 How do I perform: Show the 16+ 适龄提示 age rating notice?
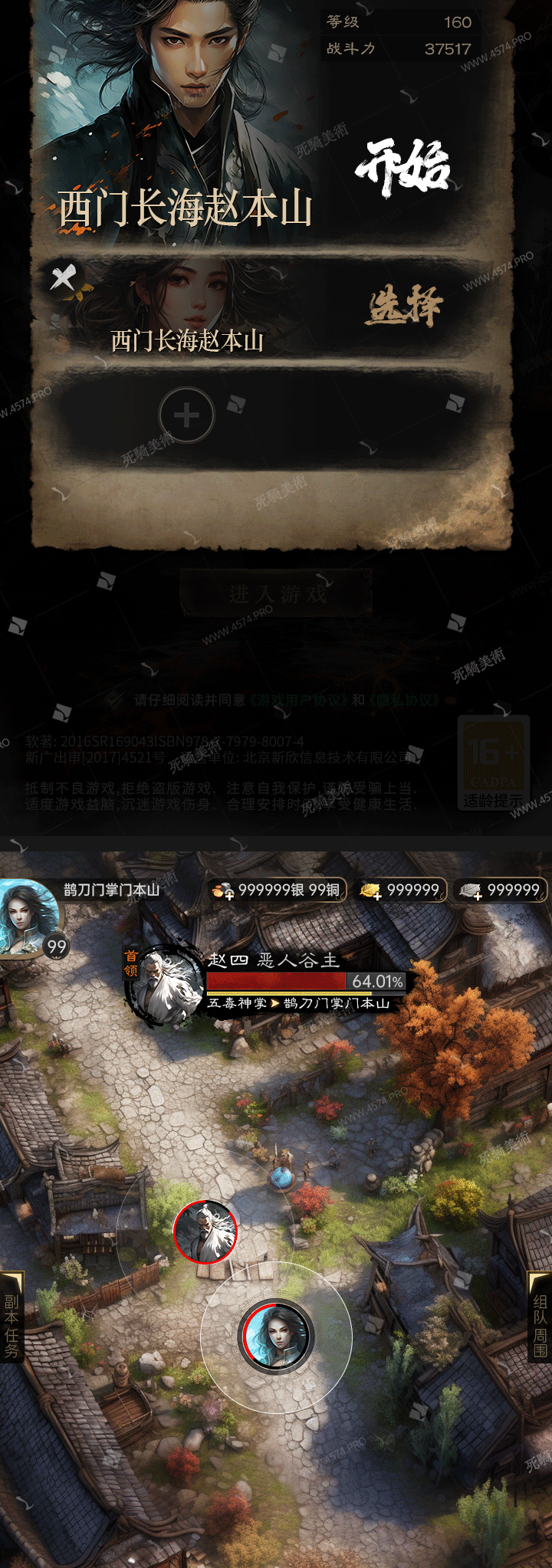[x=494, y=763]
